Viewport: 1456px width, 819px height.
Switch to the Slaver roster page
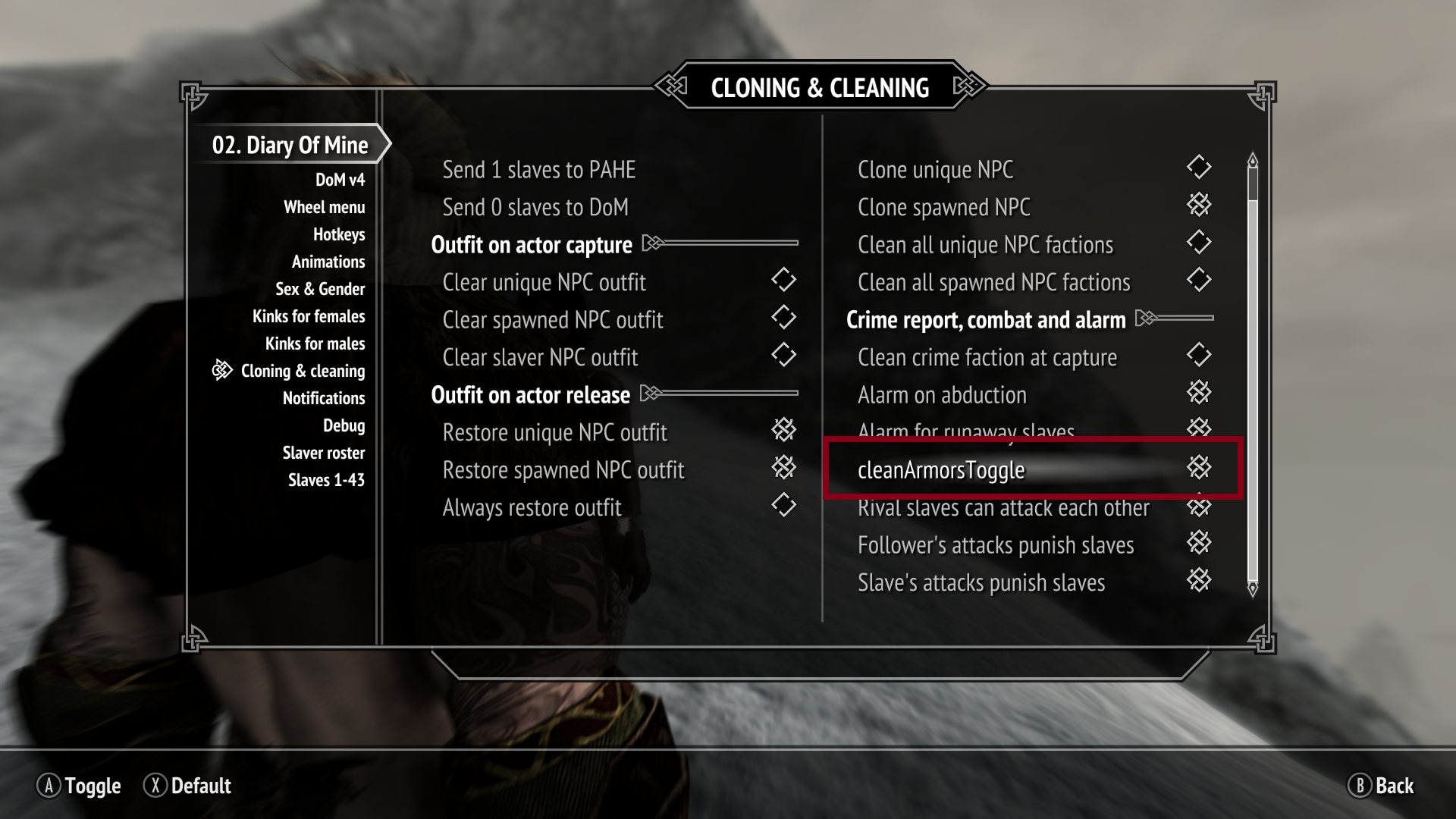click(x=325, y=453)
